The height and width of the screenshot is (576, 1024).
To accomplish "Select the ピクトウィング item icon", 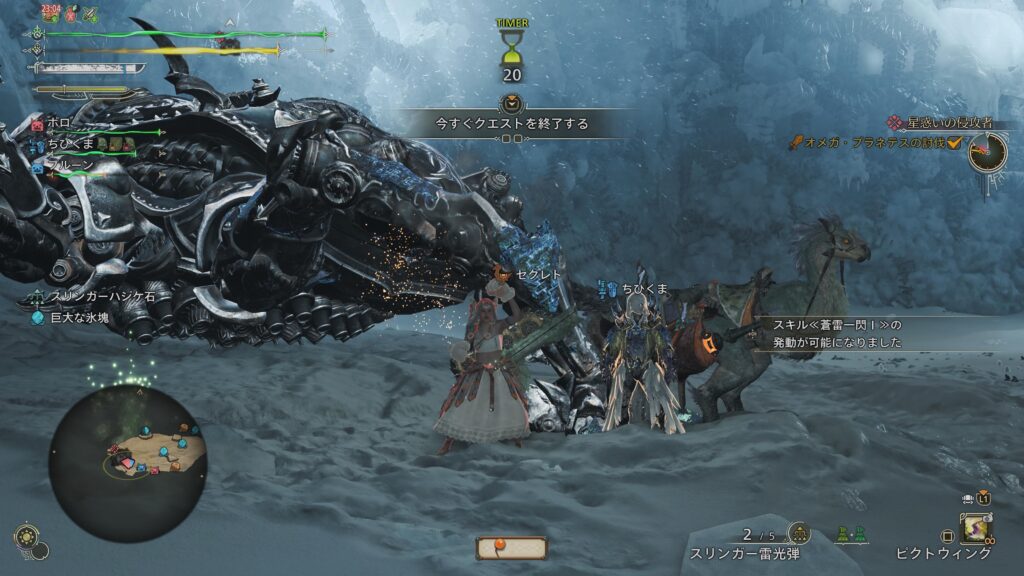I will [976, 527].
